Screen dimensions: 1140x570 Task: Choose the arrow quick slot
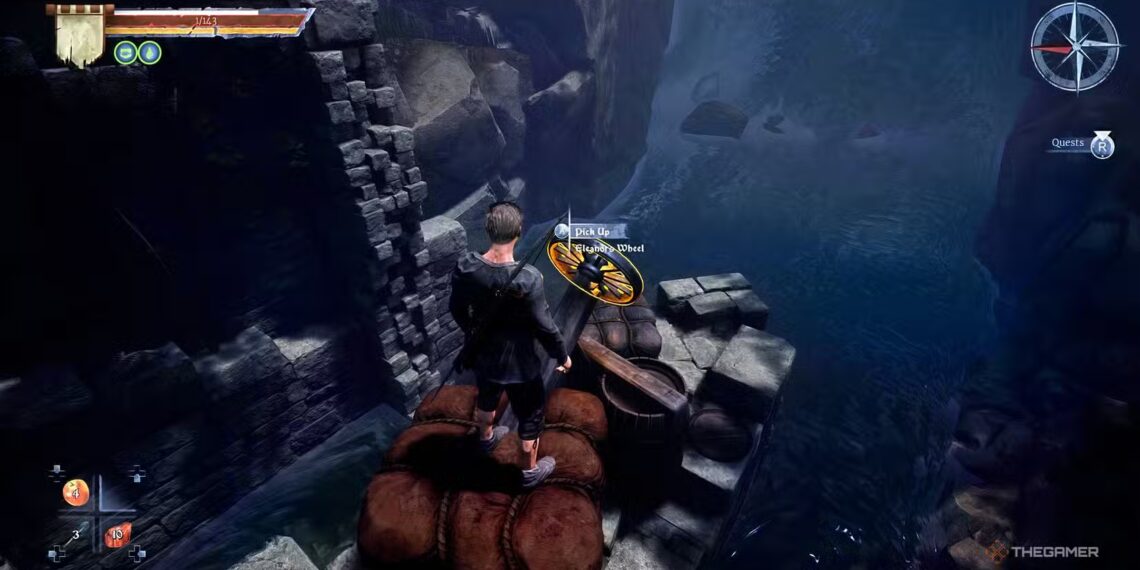[x=72, y=537]
